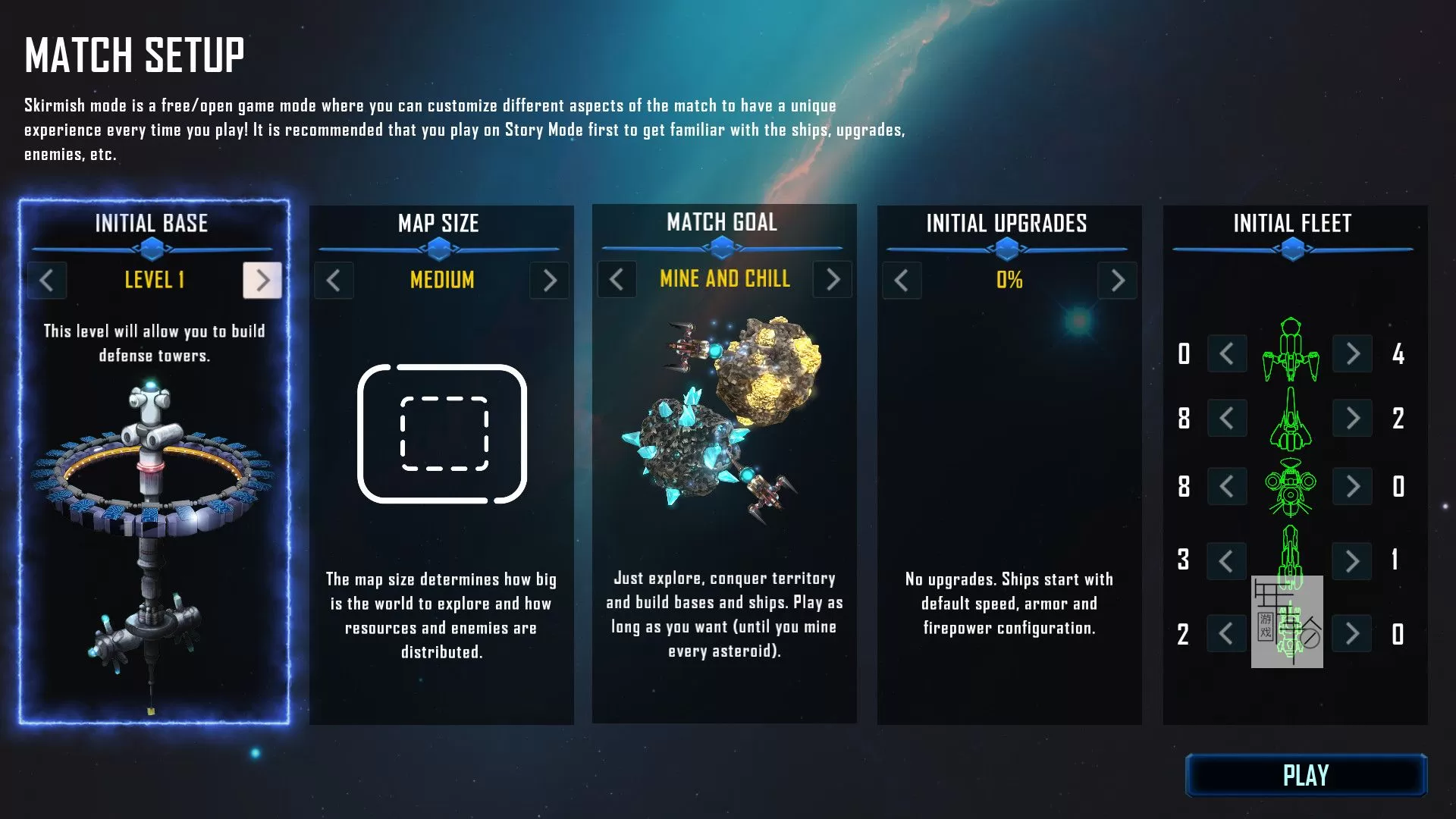Switch to next Match Goal option
The width and height of the screenshot is (1456, 819).
point(833,279)
